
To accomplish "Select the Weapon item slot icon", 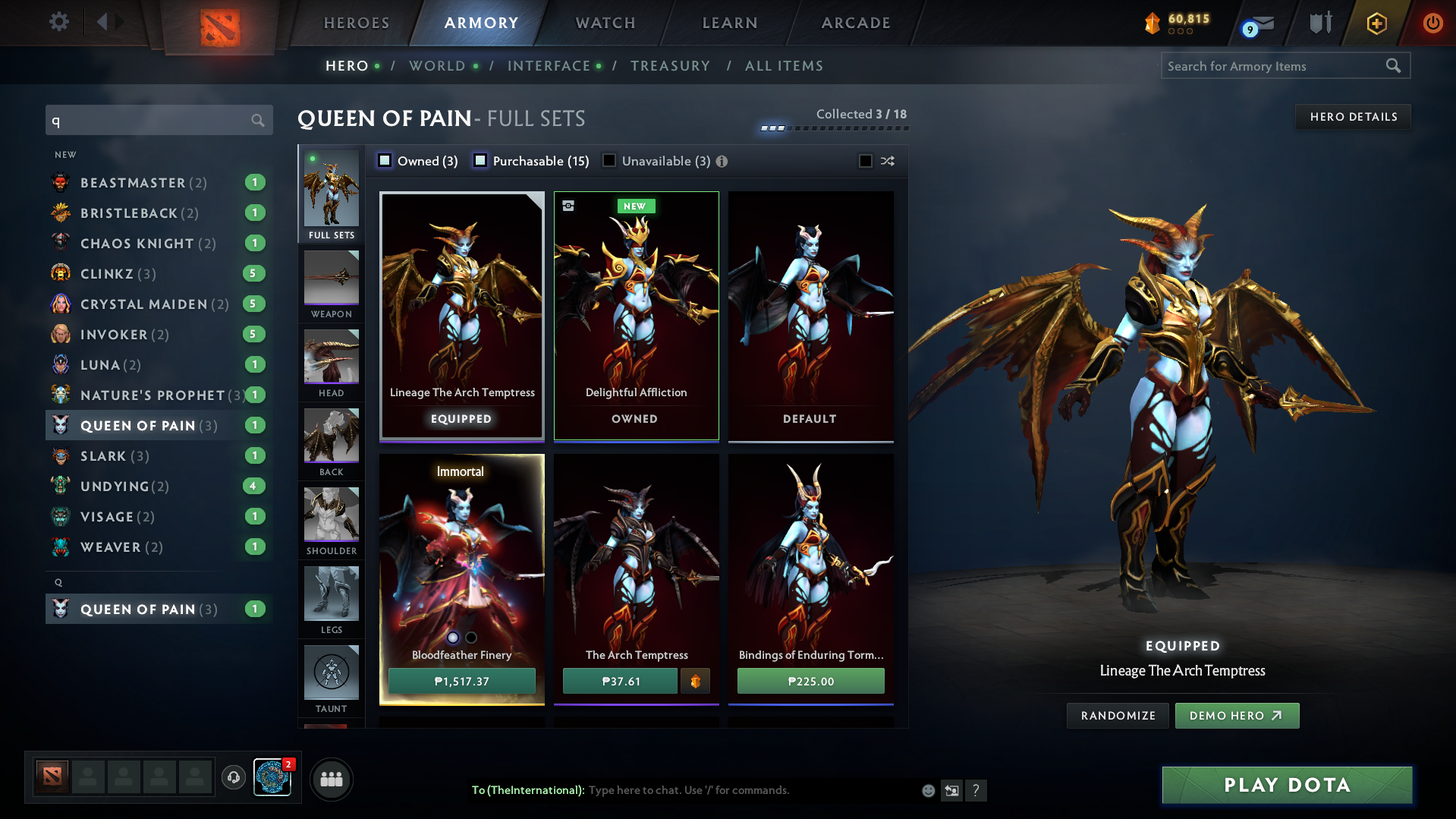I will 331,279.
